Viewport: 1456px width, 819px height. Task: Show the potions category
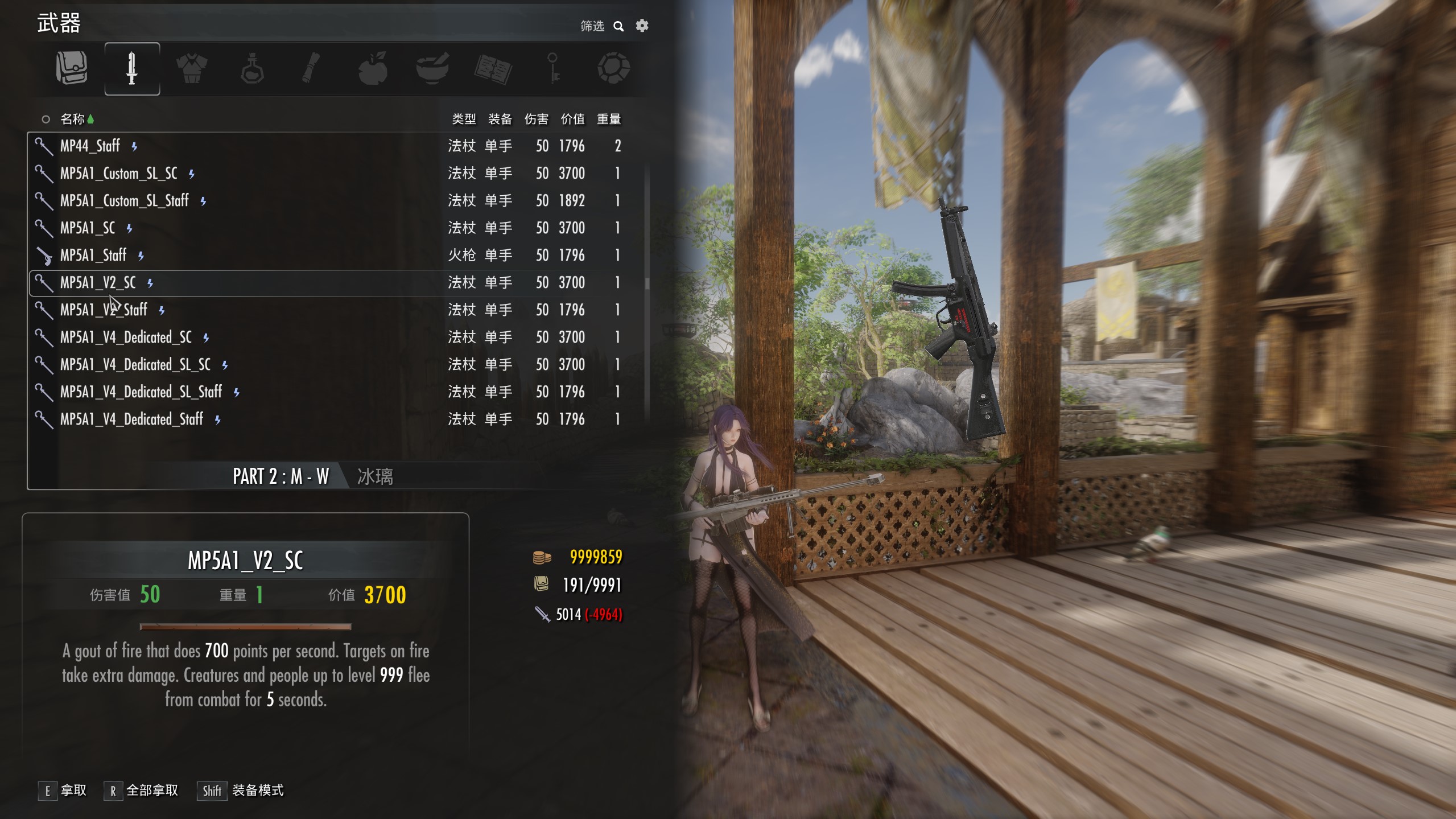[x=252, y=68]
